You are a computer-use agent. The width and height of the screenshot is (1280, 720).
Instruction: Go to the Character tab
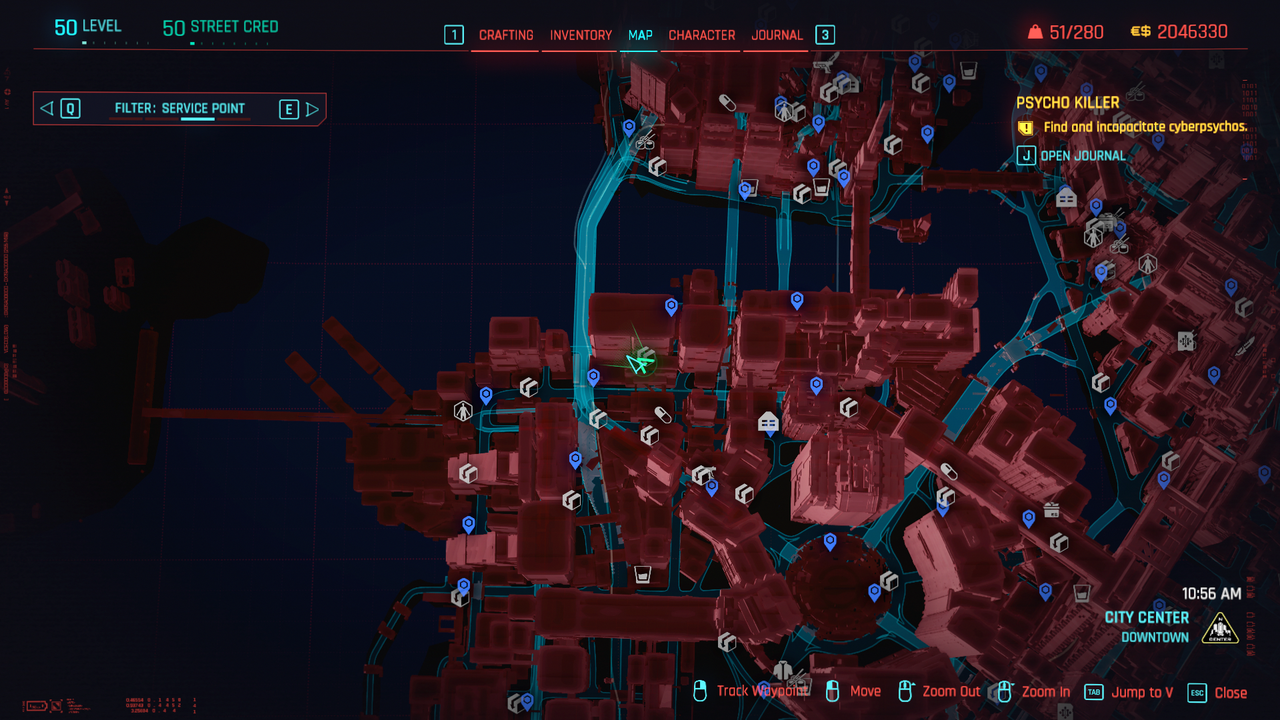(702, 35)
